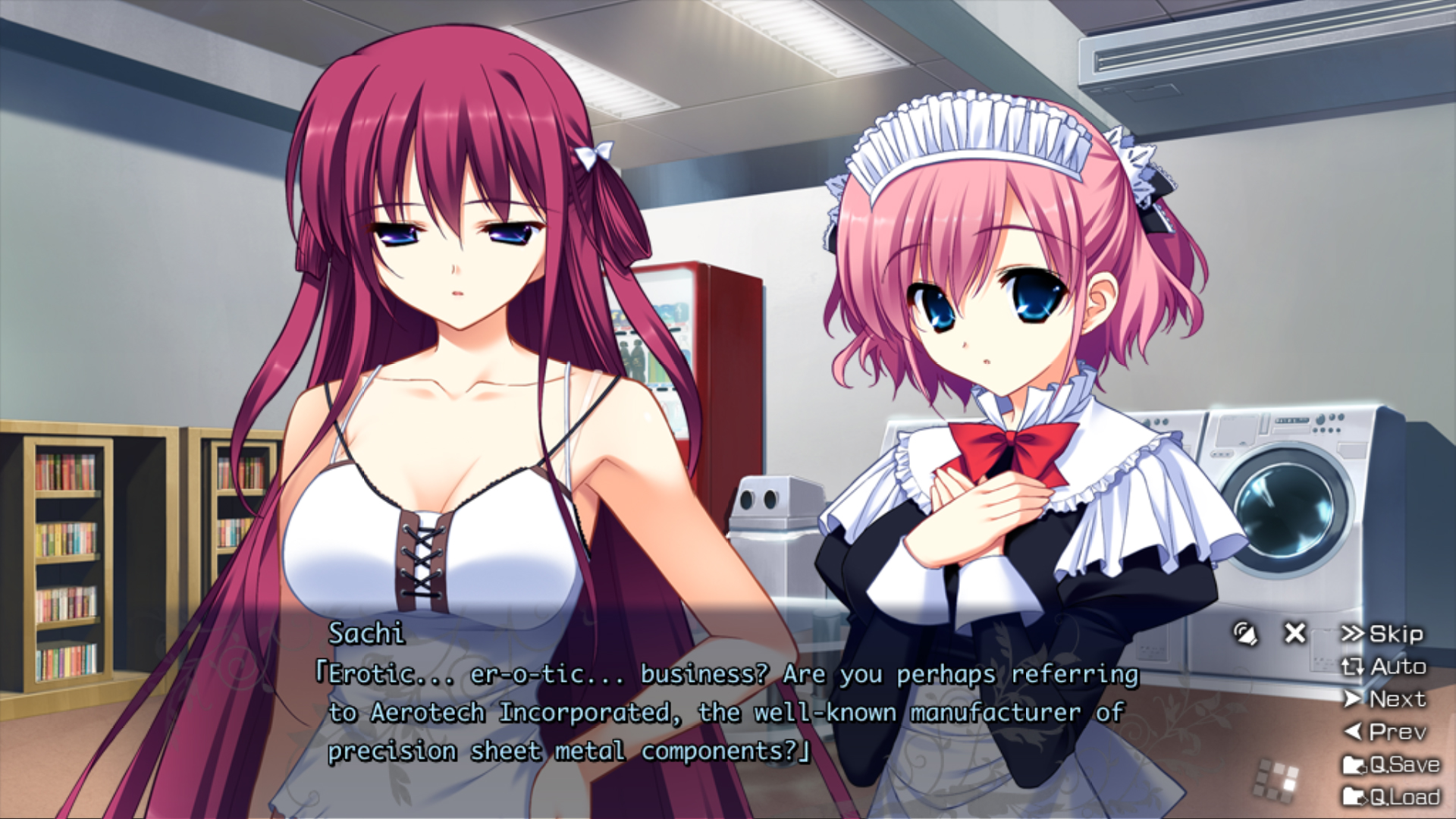Viewport: 1456px width, 819px height.
Task: Go back with the Prev button
Action: click(1385, 732)
